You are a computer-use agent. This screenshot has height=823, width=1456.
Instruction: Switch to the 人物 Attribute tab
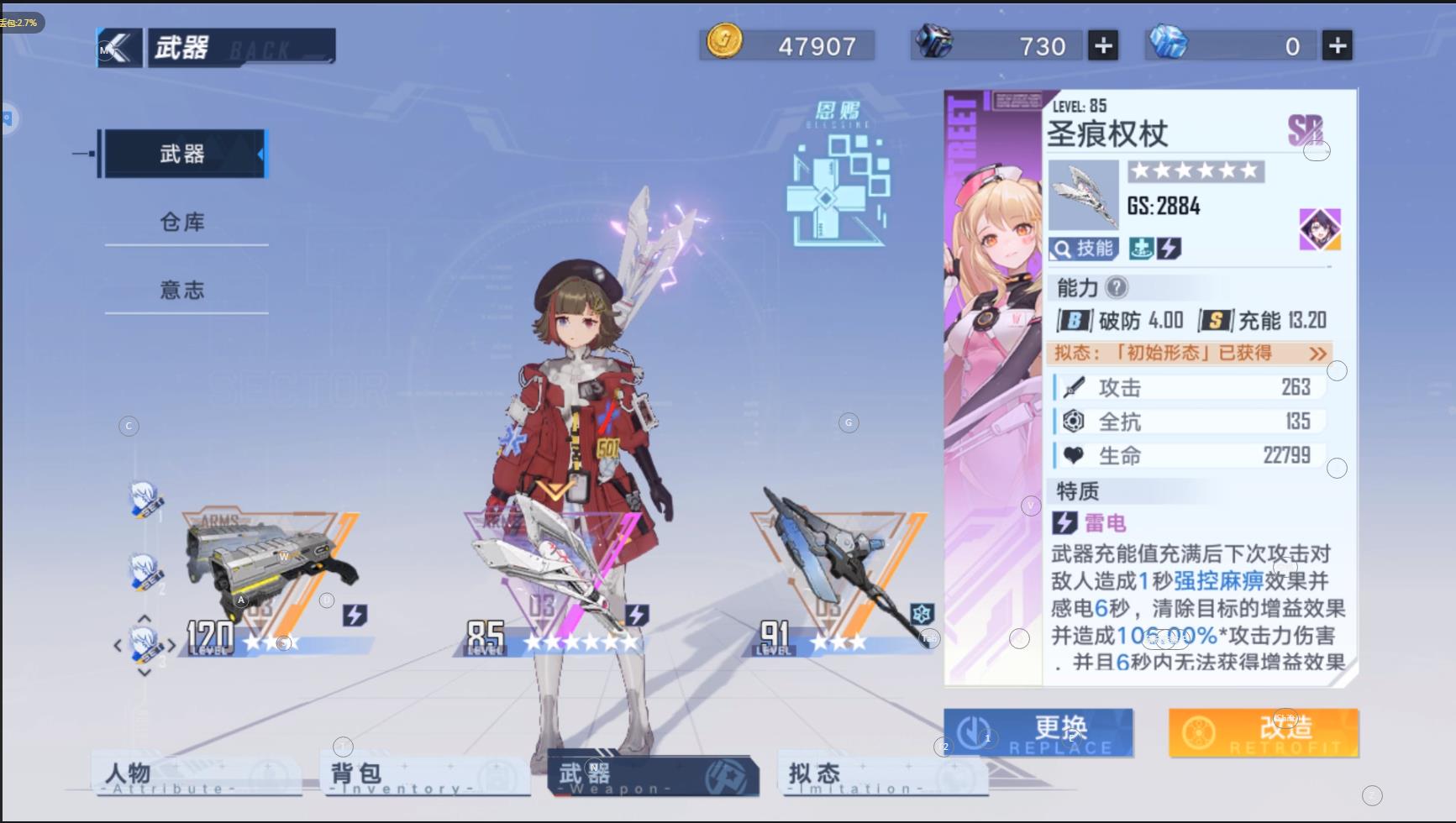[x=196, y=776]
